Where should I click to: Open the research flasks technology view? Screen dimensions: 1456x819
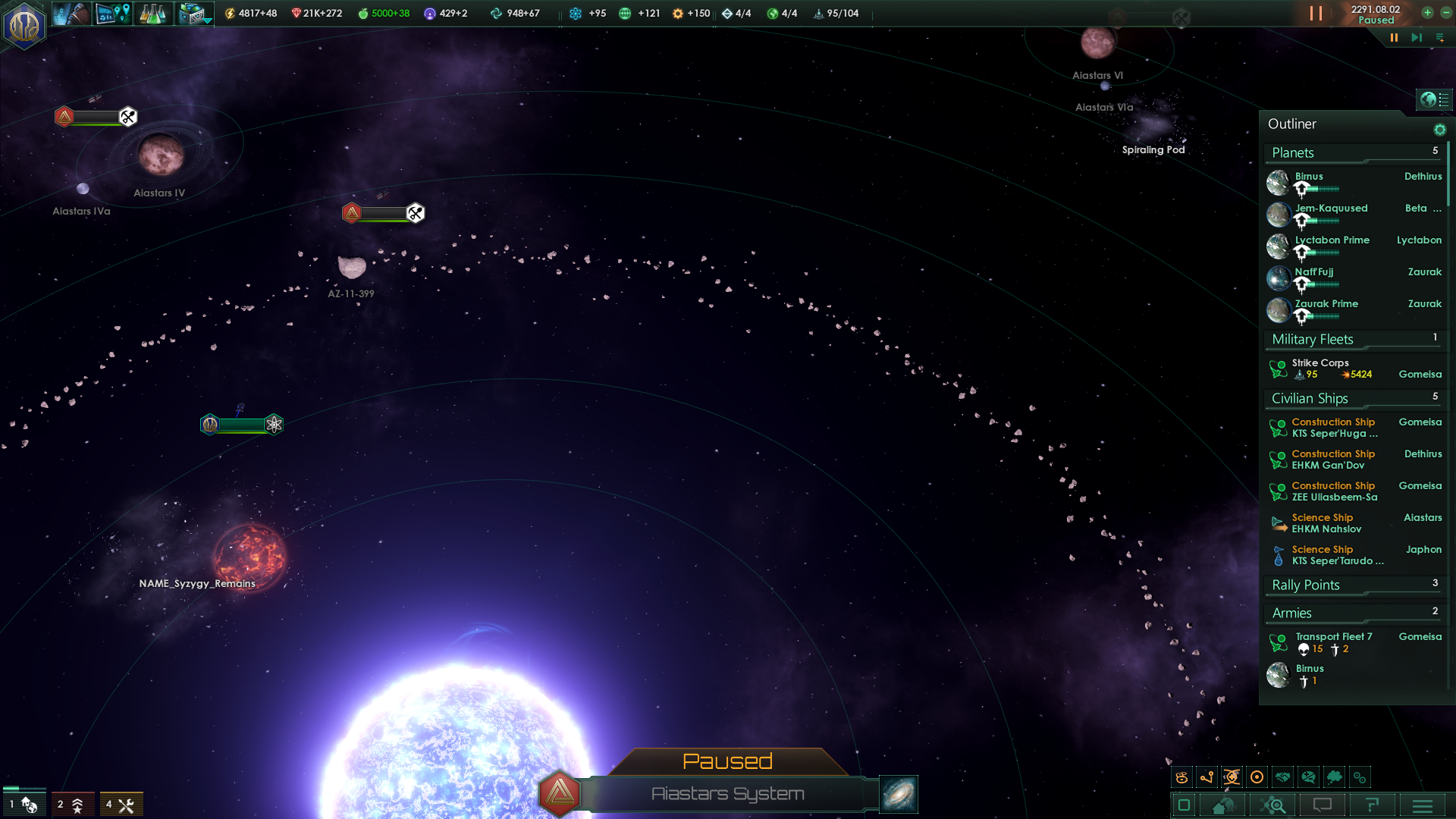(x=152, y=14)
